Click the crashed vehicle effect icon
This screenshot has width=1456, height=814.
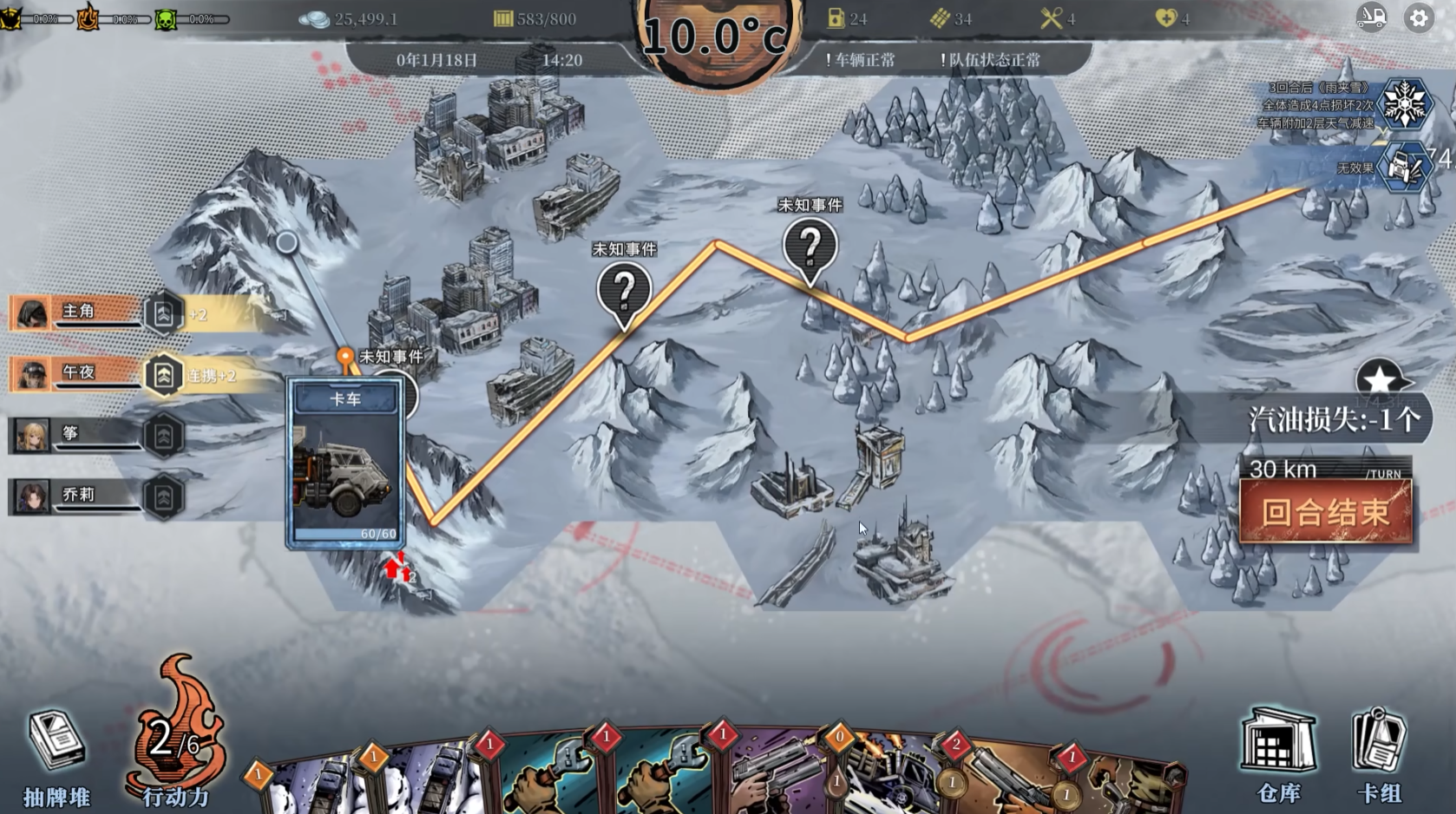[x=1403, y=167]
